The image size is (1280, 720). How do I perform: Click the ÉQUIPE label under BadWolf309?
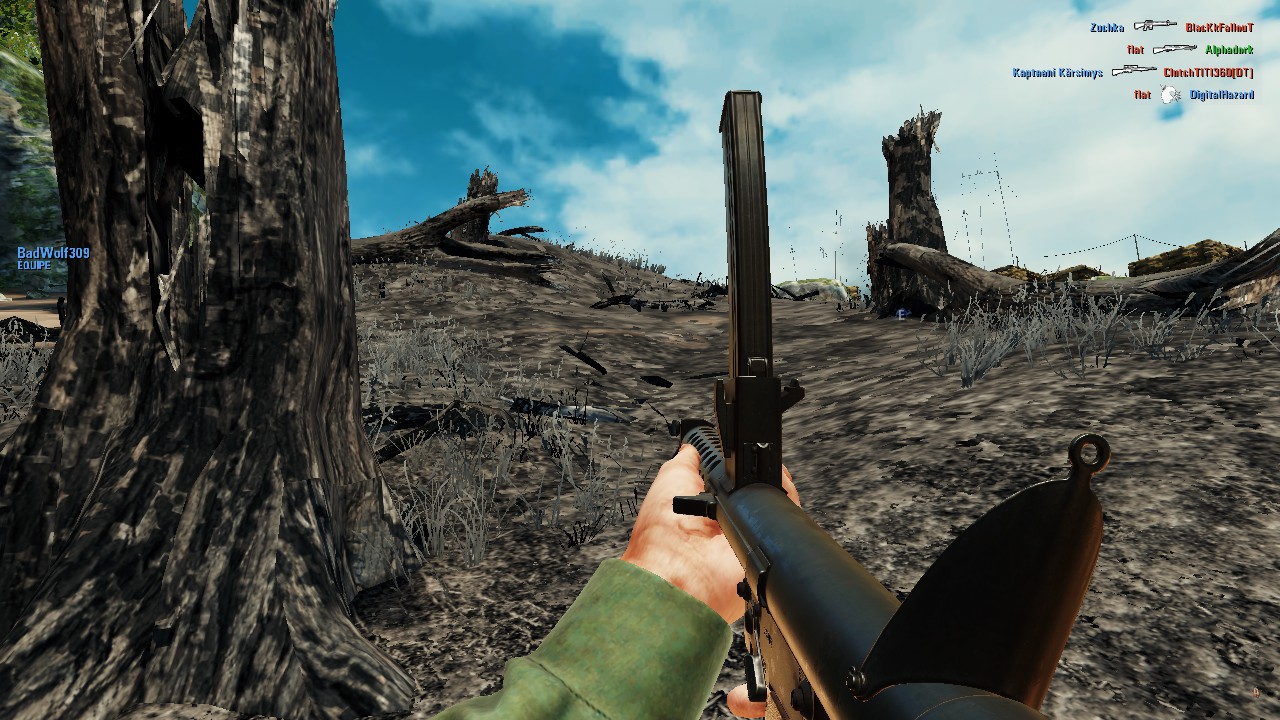(x=34, y=265)
